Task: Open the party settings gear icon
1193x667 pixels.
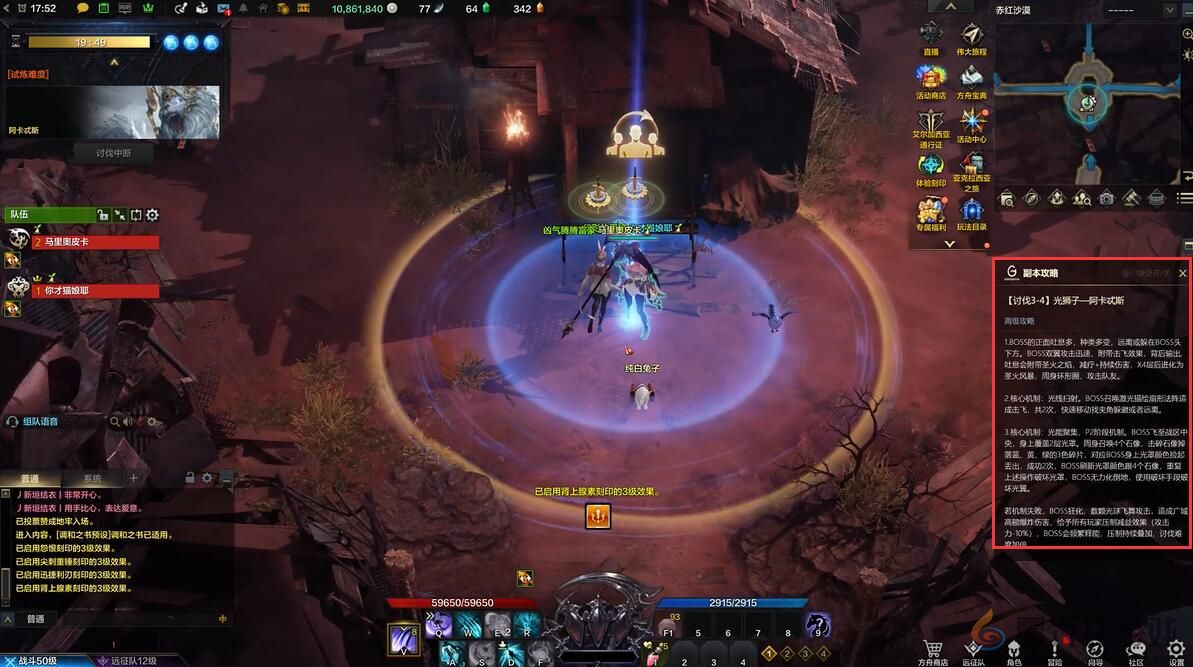Action: click(153, 214)
